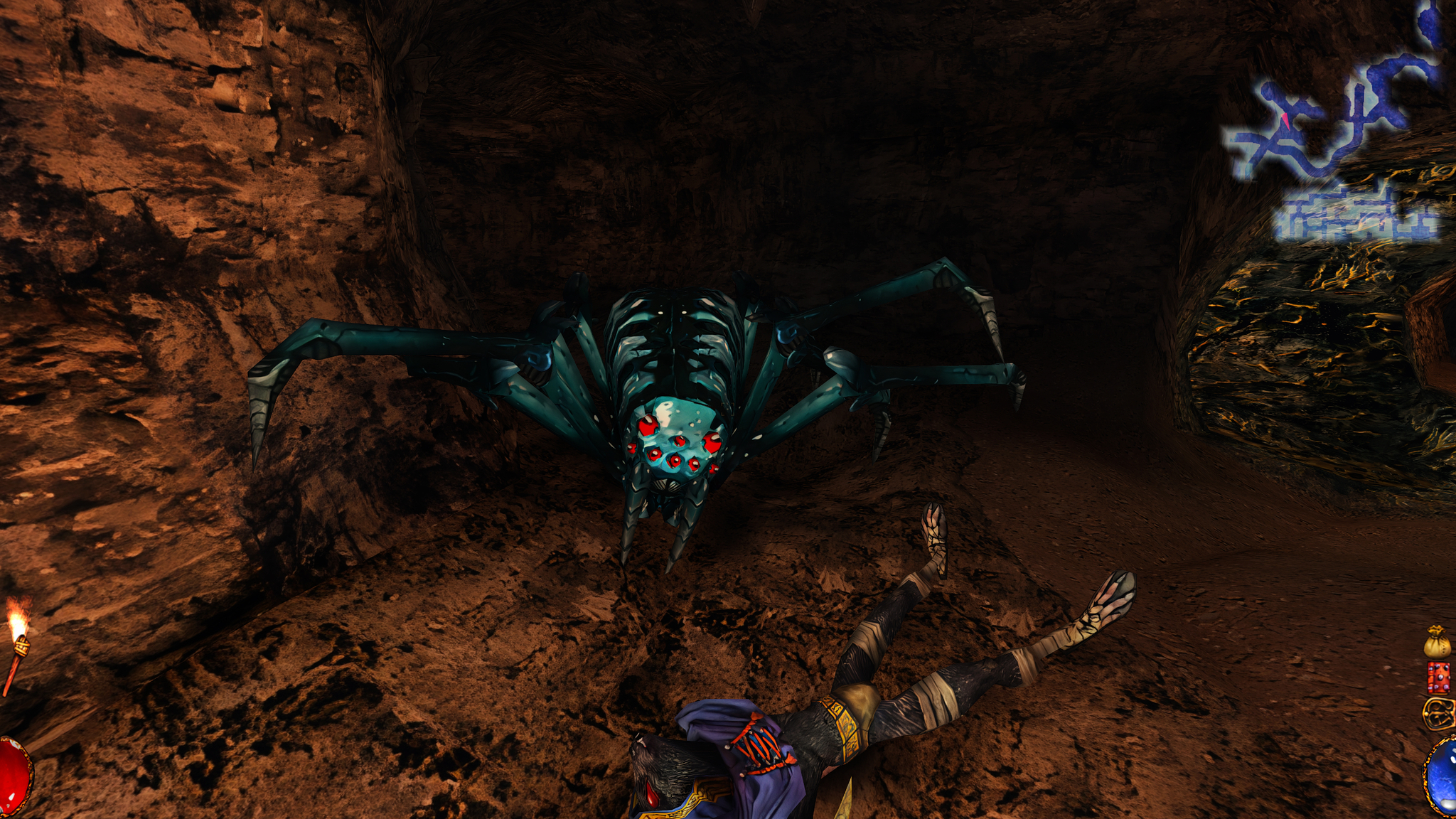The image size is (1456, 819).
Task: Open the red studded book
Action: (x=1438, y=678)
